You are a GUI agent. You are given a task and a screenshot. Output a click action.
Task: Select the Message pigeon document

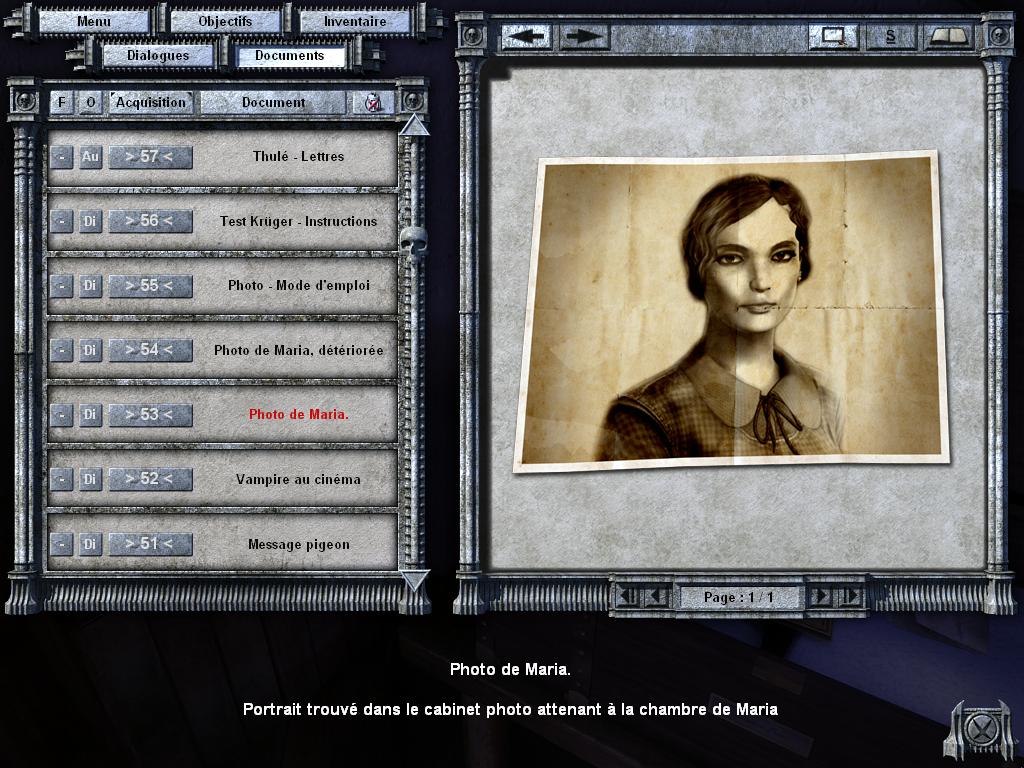pos(298,544)
